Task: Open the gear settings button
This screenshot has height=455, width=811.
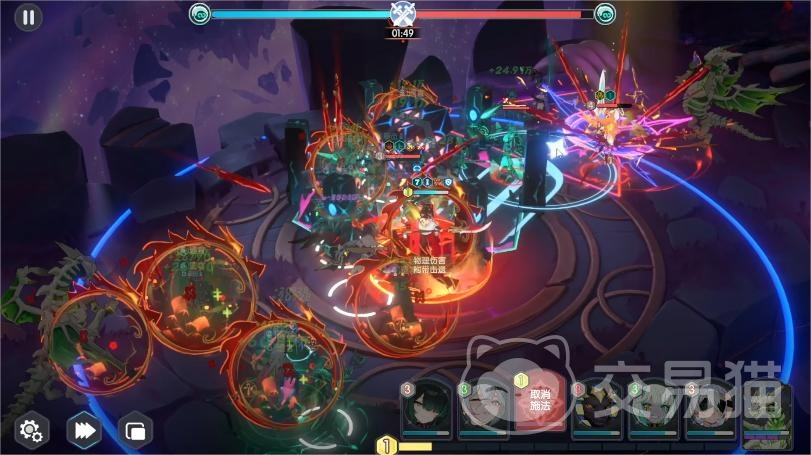Action: pyautogui.click(x=32, y=430)
